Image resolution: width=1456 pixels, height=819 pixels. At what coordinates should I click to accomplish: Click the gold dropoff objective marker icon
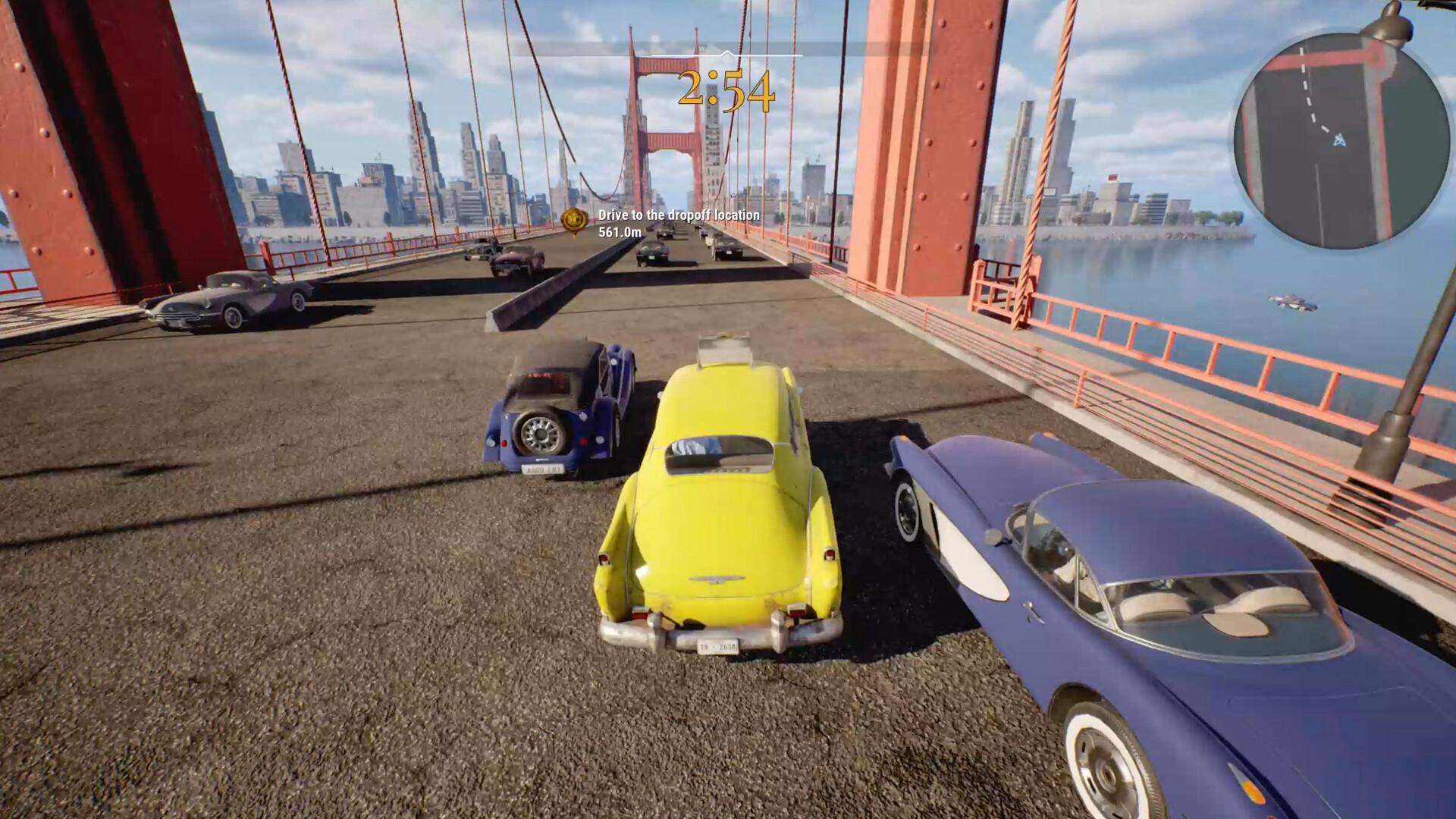tap(573, 219)
